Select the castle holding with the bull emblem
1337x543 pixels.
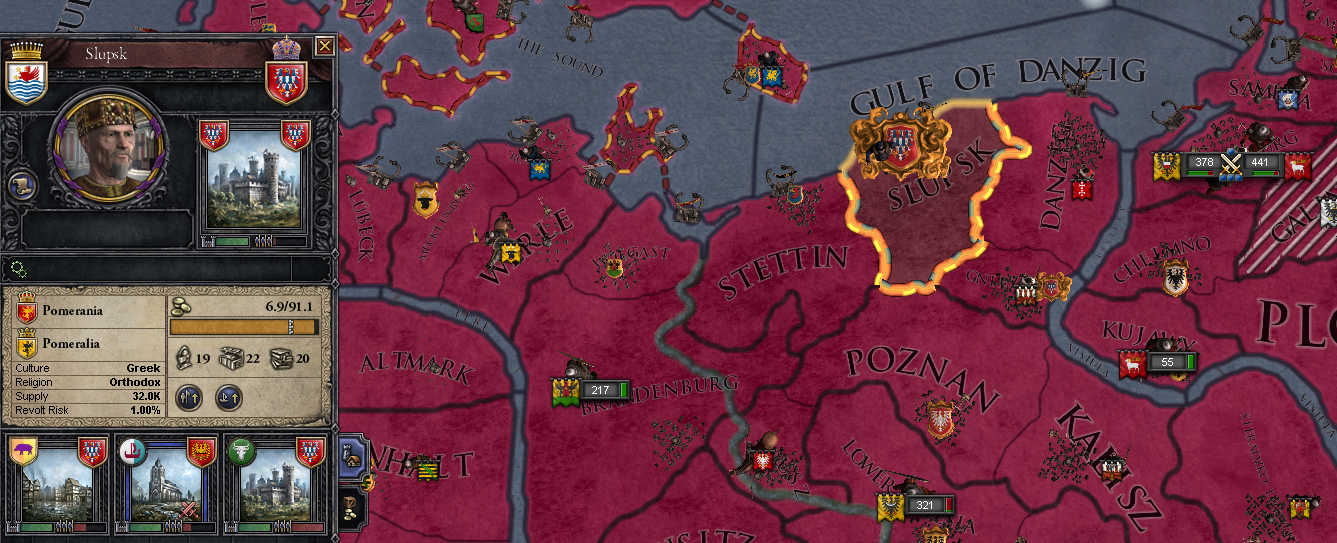click(x=274, y=484)
